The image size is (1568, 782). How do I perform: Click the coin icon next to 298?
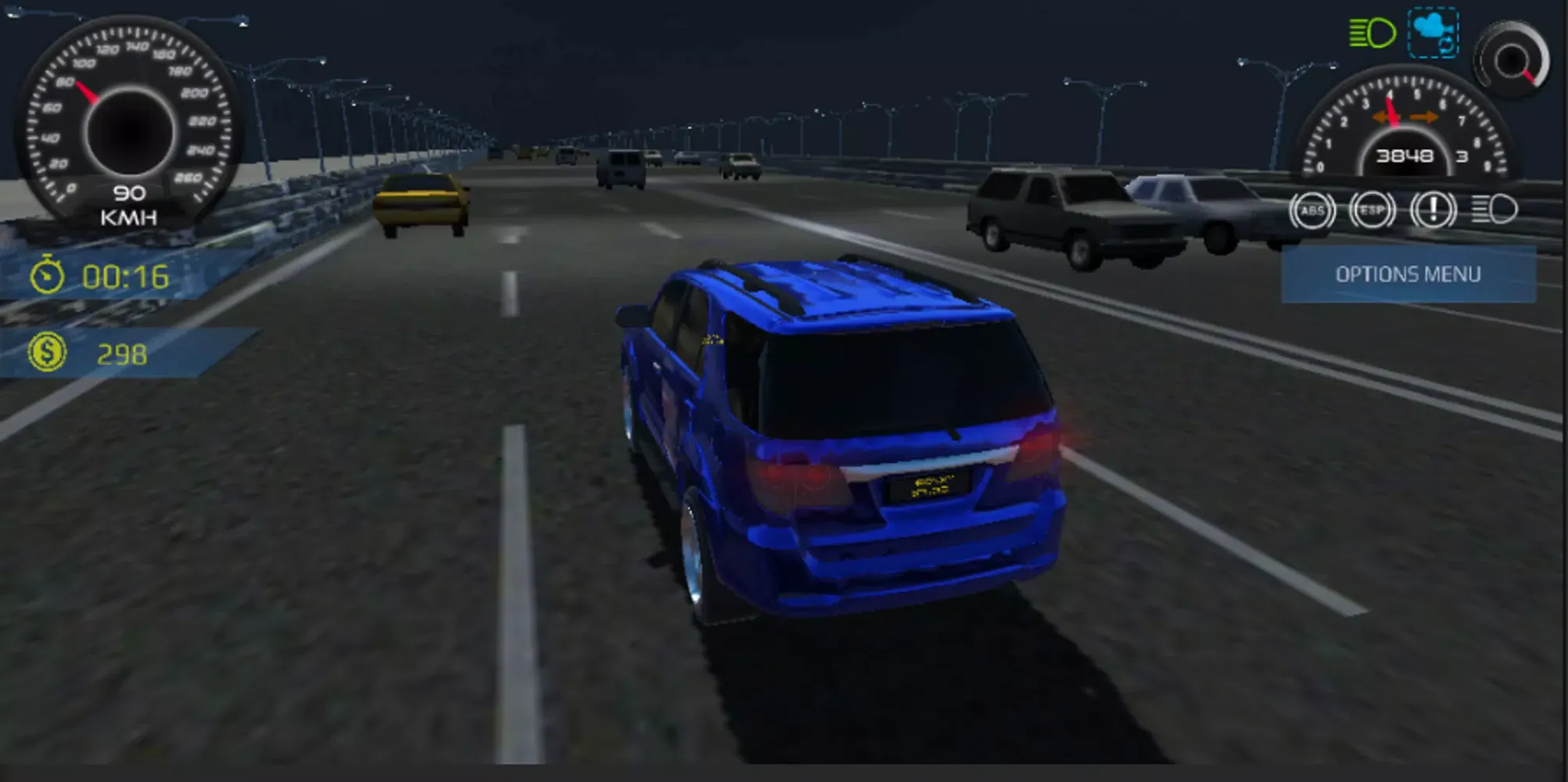pyautogui.click(x=48, y=353)
